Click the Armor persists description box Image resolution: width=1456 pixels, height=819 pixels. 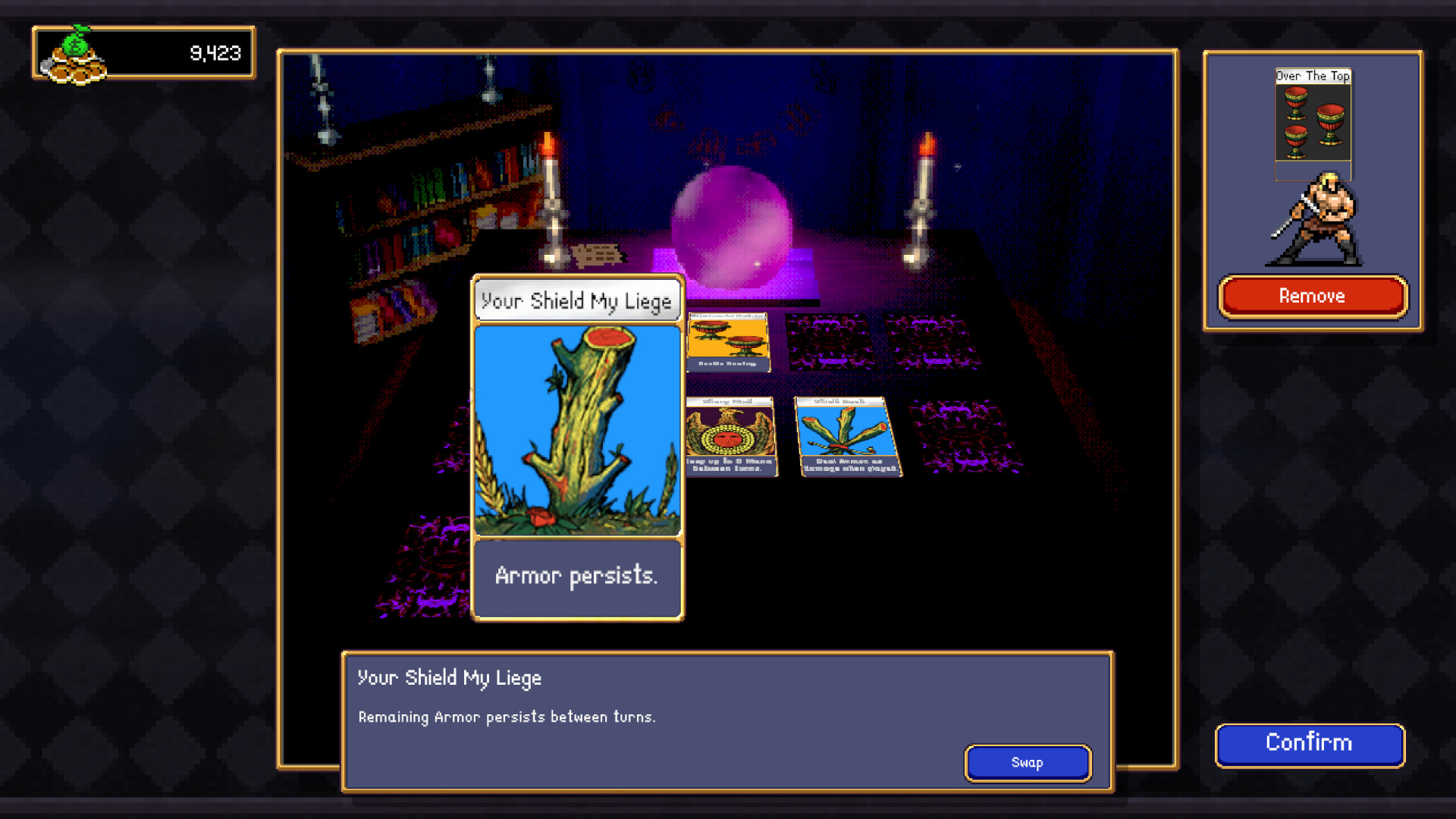[577, 576]
